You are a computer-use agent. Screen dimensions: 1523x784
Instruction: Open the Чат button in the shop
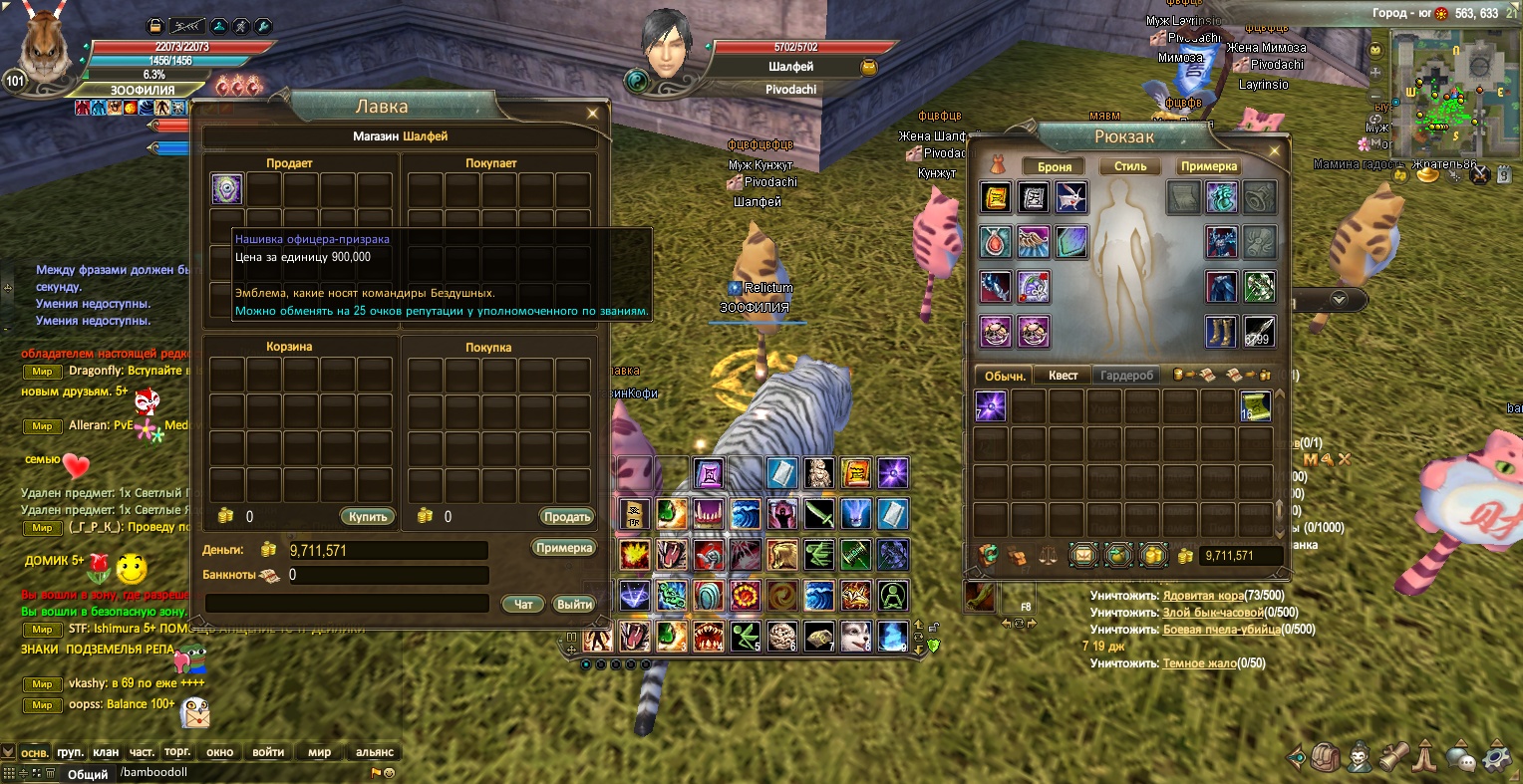523,604
